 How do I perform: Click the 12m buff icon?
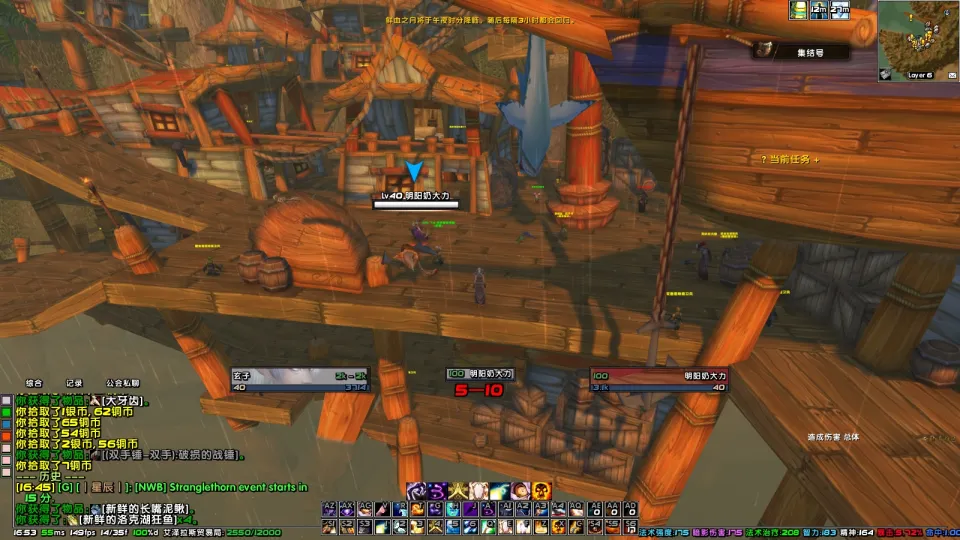(820, 10)
